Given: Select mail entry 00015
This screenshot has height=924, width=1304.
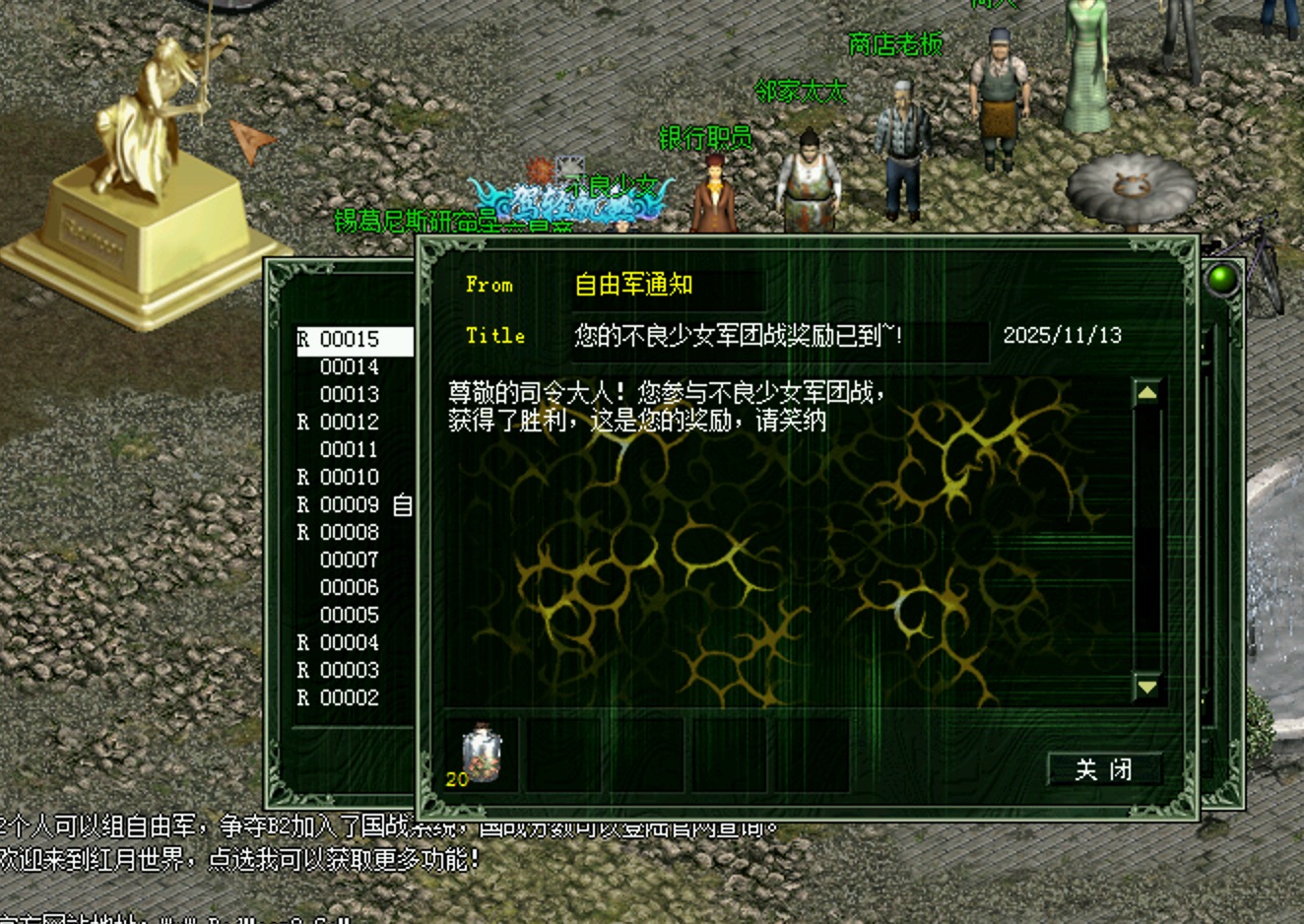Looking at the screenshot, I should pyautogui.click(x=350, y=340).
